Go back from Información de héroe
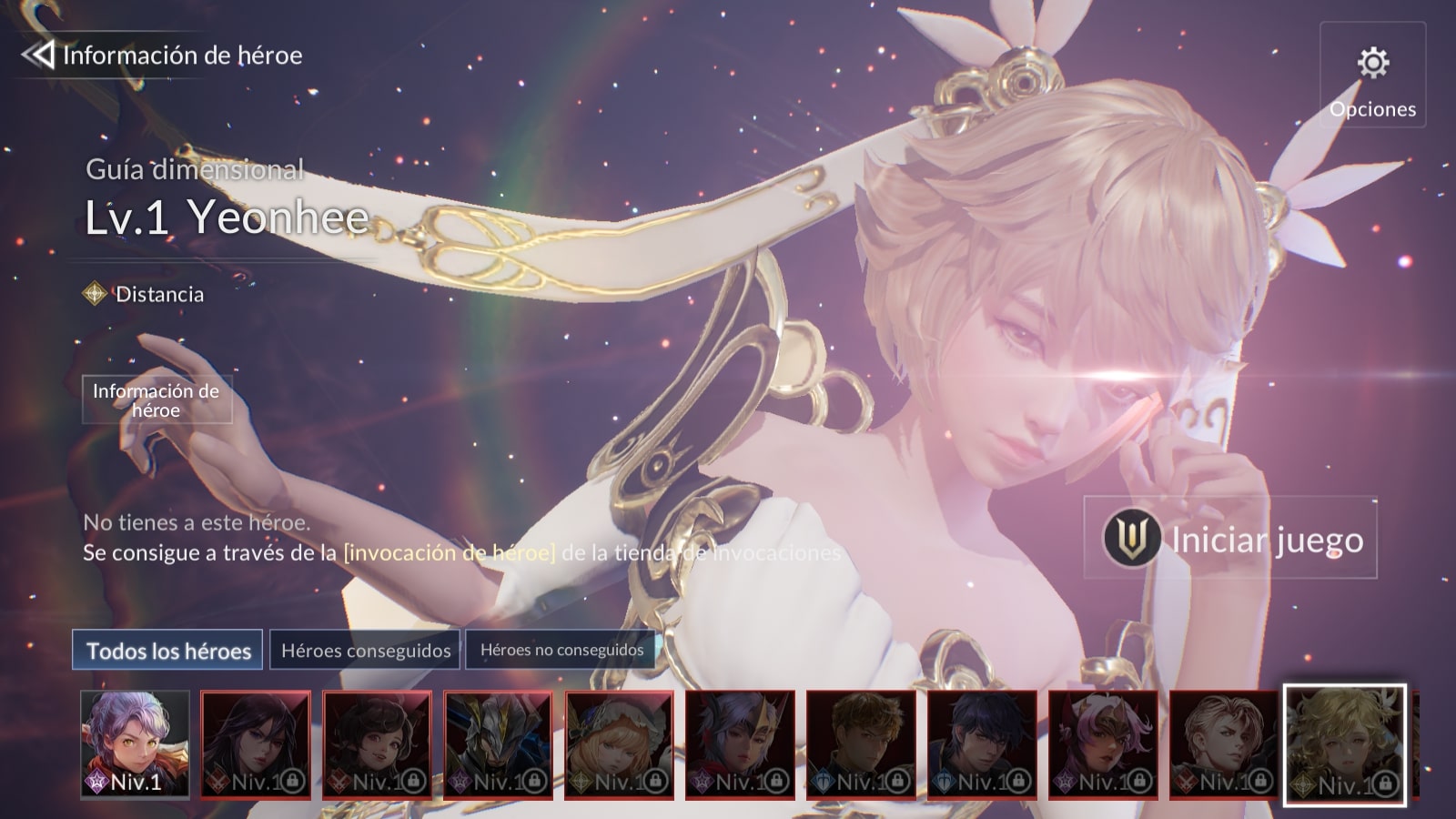 point(38,56)
